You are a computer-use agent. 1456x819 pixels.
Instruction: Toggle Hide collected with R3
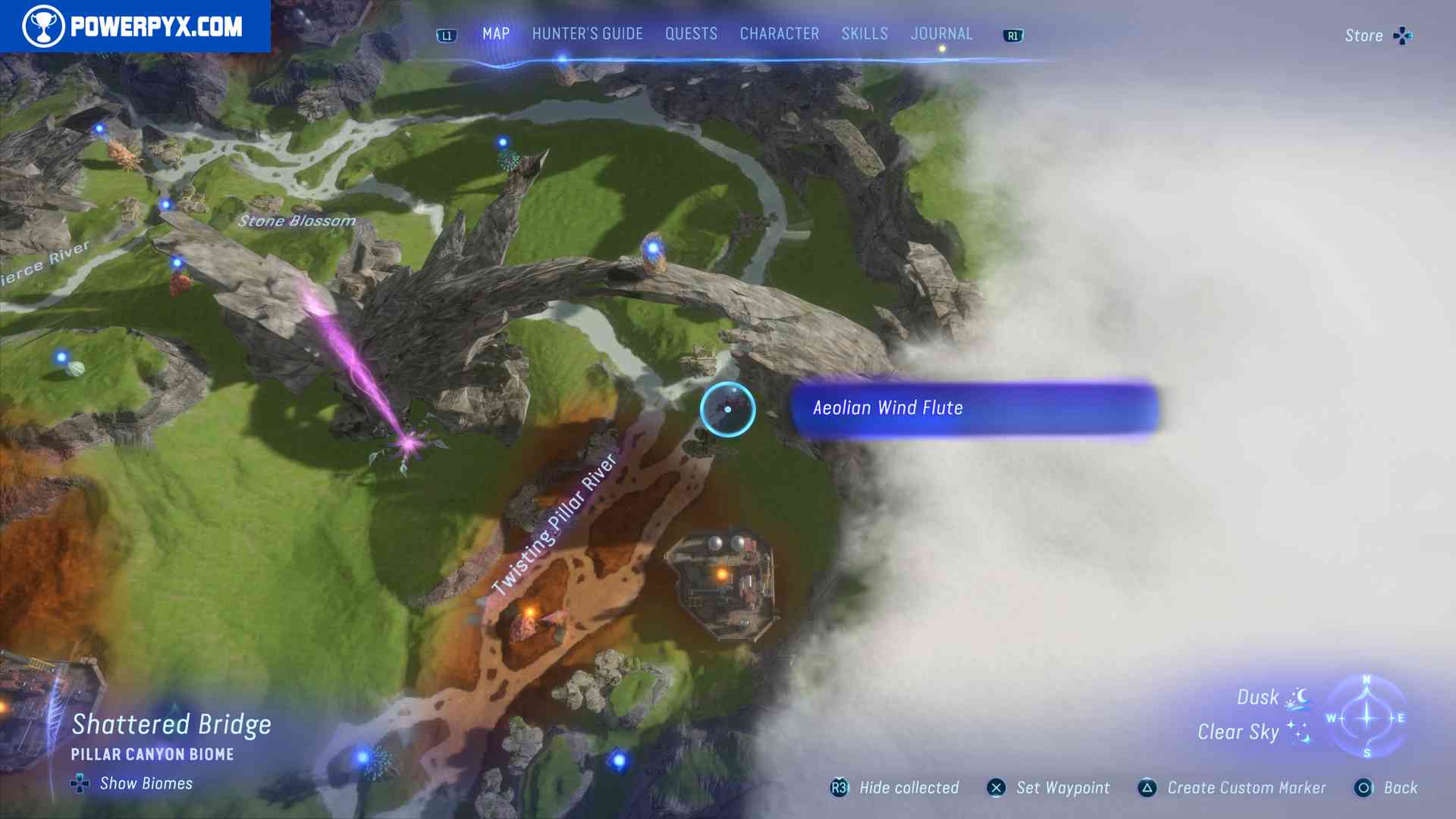[x=839, y=788]
